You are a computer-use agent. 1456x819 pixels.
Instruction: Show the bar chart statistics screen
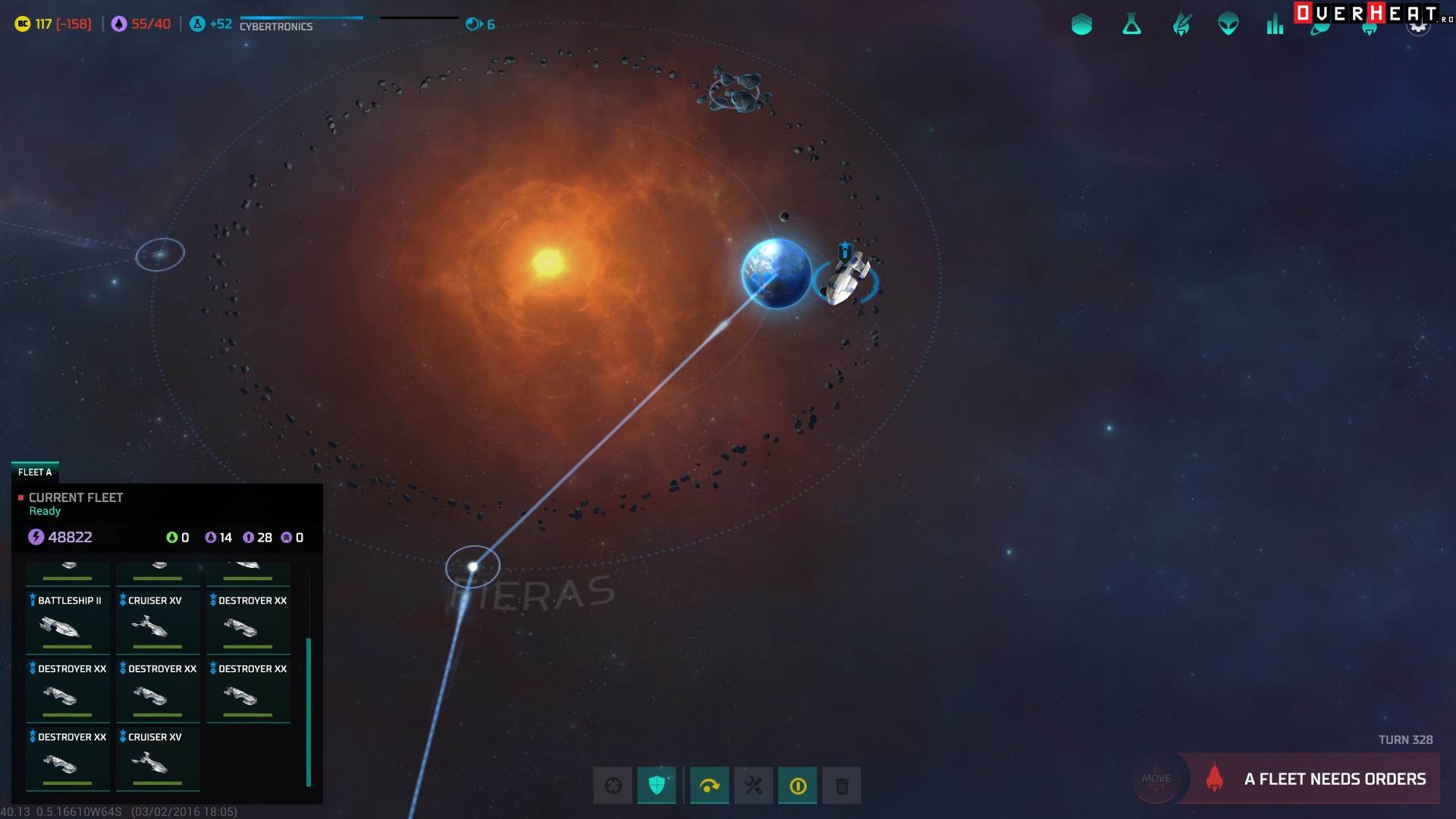point(1275,25)
